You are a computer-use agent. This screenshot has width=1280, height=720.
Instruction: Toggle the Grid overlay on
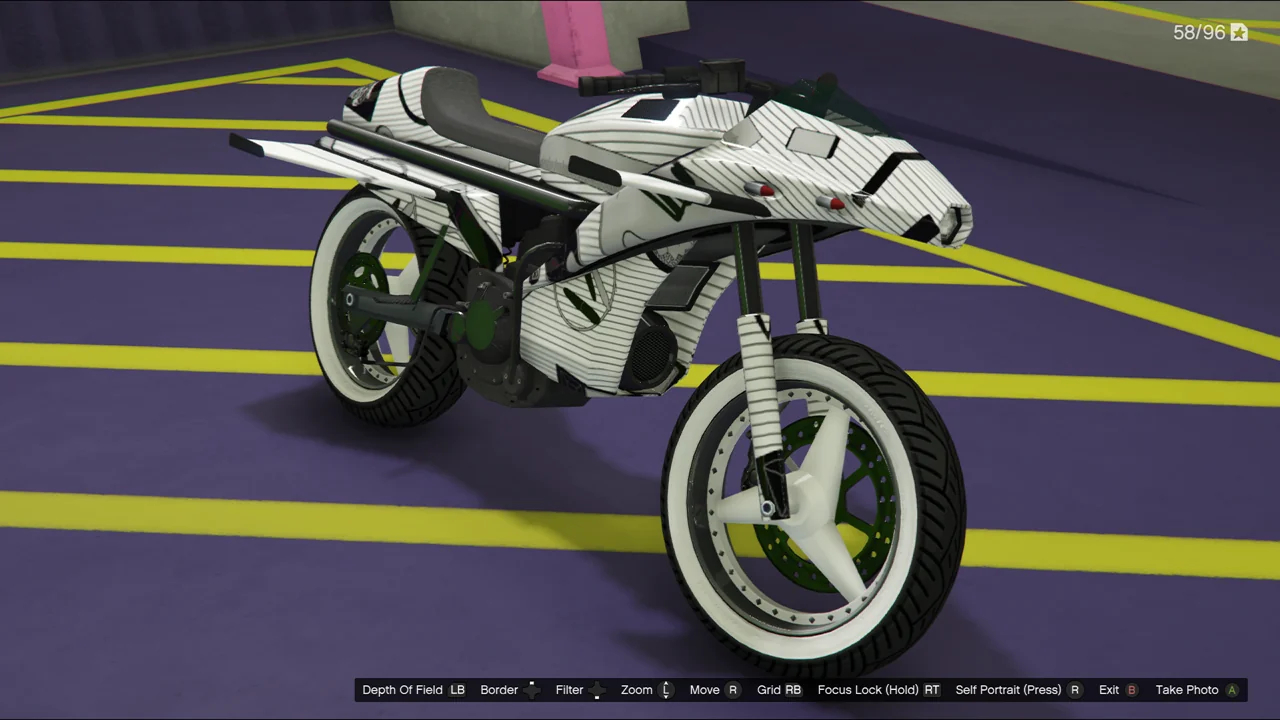tap(772, 690)
